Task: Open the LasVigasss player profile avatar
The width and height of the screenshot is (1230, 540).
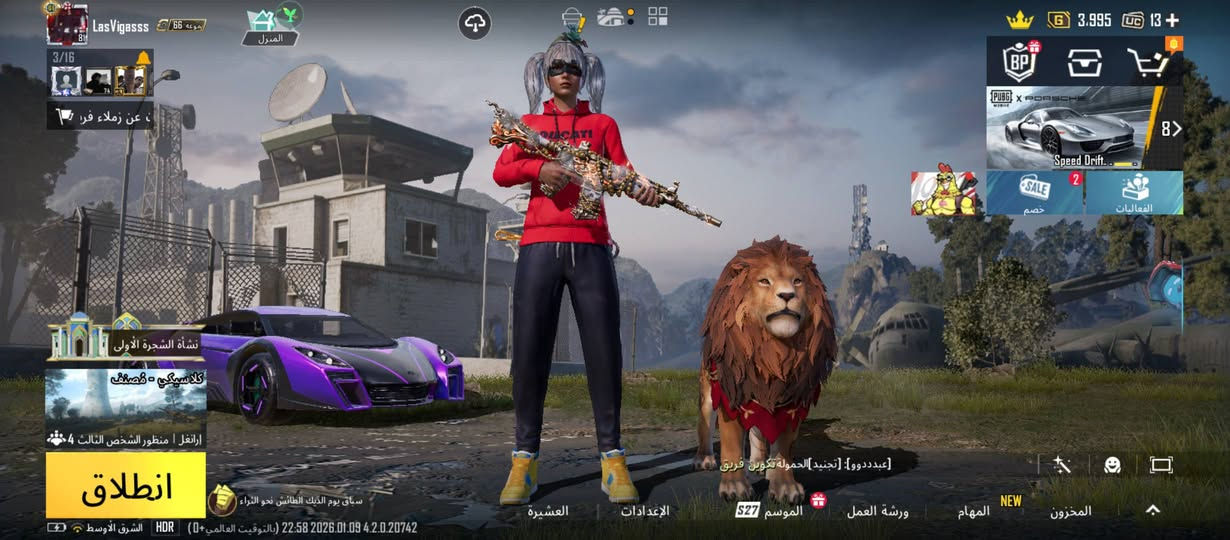Action: coord(67,24)
